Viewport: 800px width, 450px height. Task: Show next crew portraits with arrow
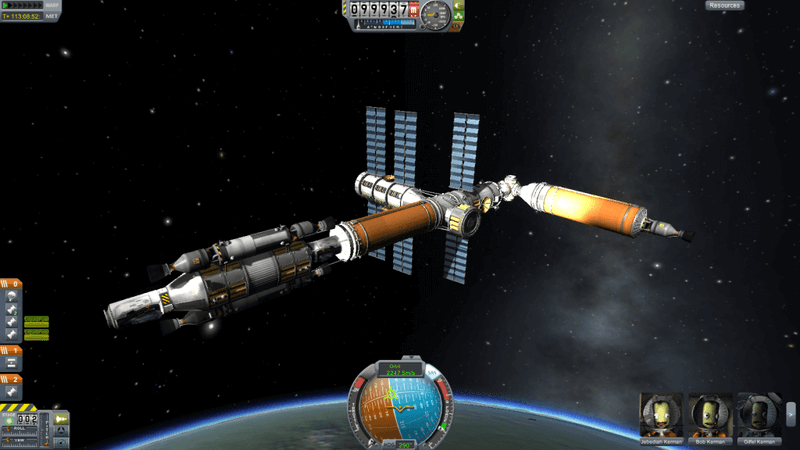791,414
